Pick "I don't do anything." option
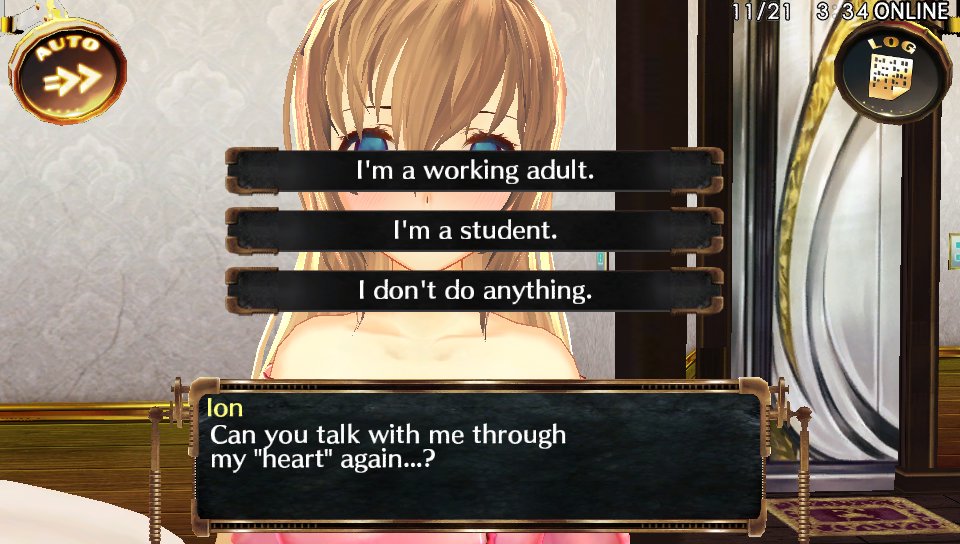960x544 pixels. click(x=475, y=291)
